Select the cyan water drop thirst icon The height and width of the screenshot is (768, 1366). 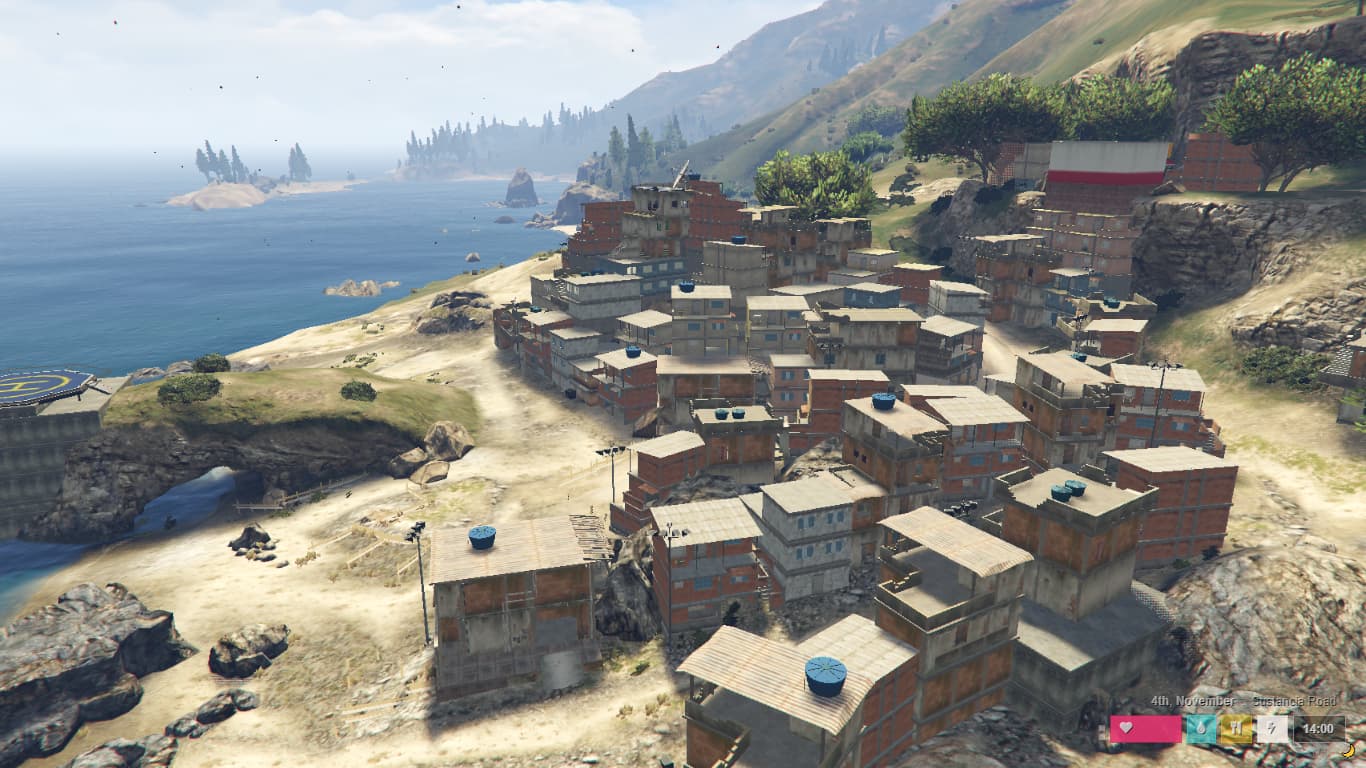tap(1201, 729)
